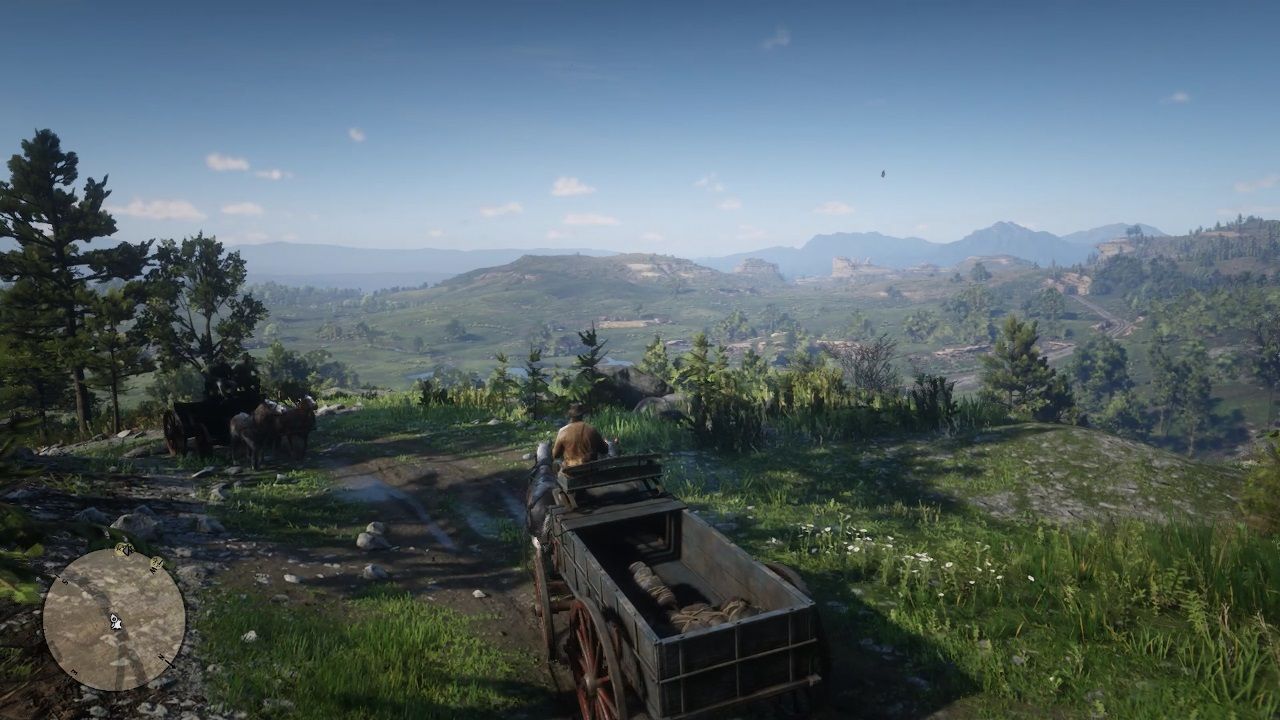Click the black waypoint triangle above the minimap

(128, 549)
